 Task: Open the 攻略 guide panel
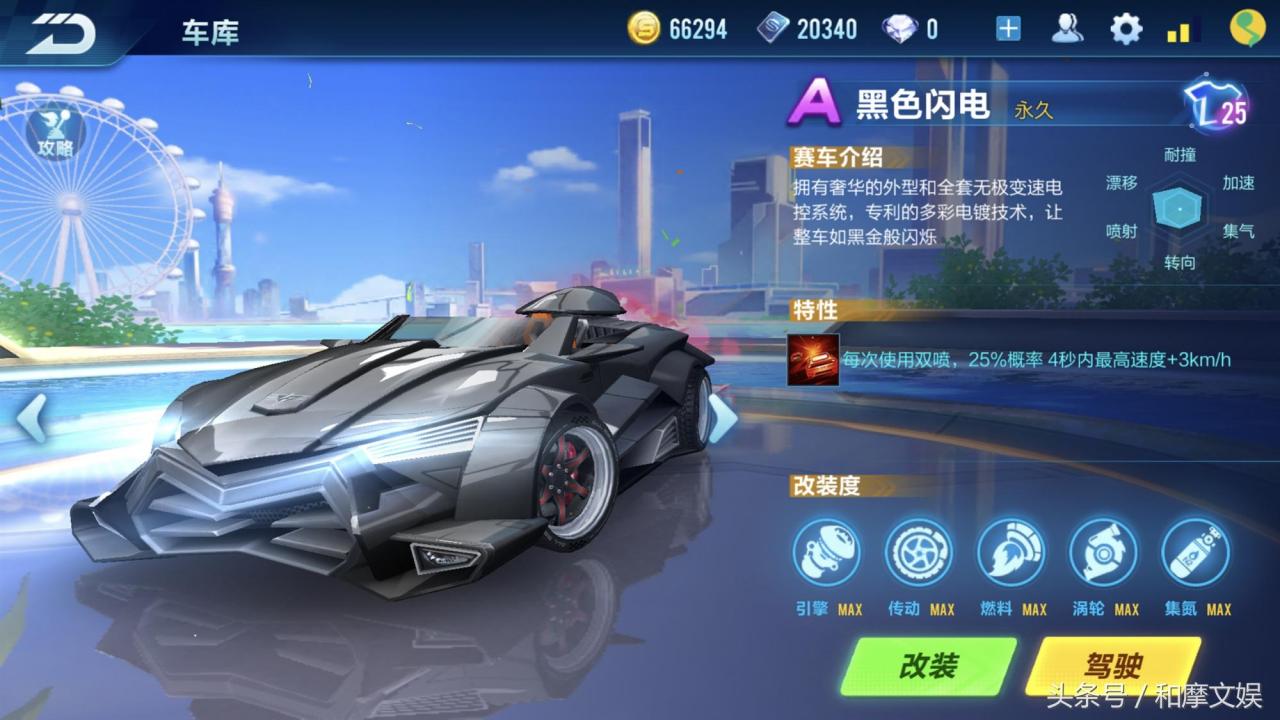[57, 135]
